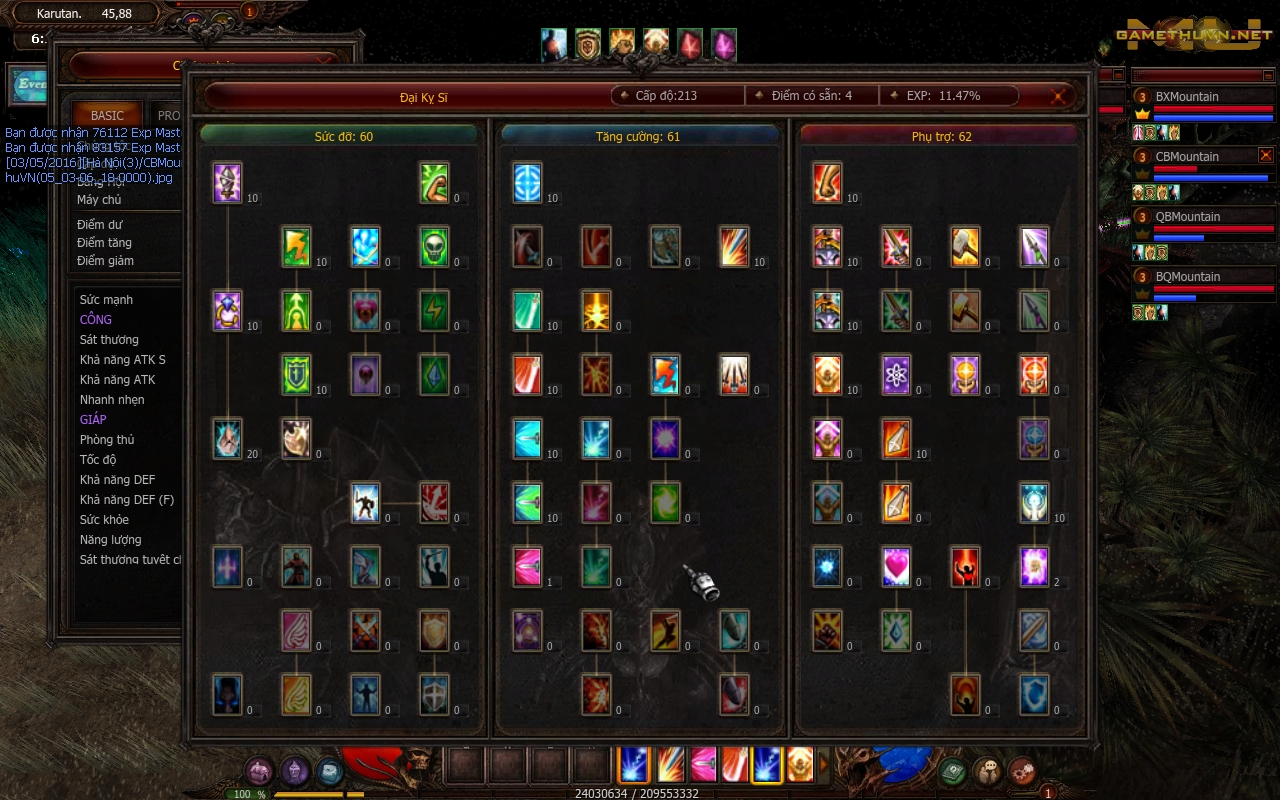
Task: Pick the blue crosshair target skill
Action: tap(527, 182)
